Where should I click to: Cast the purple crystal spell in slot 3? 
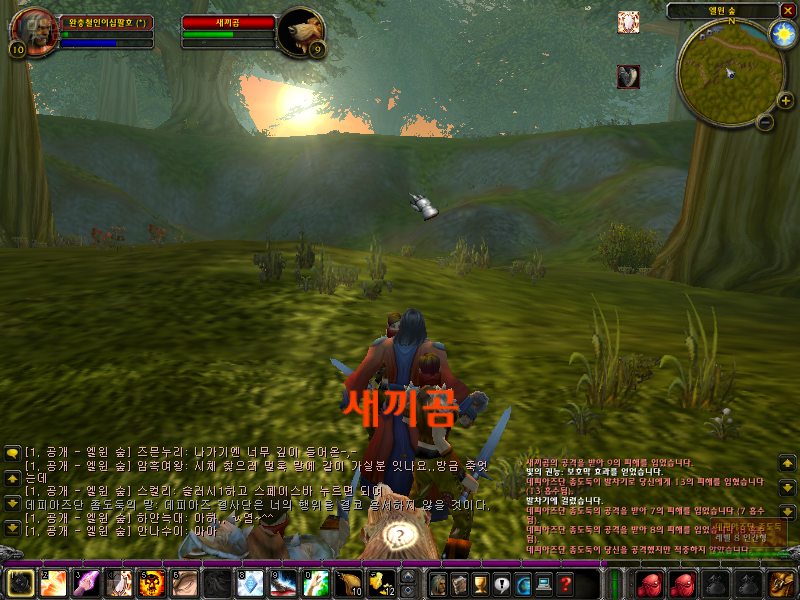click(85, 583)
